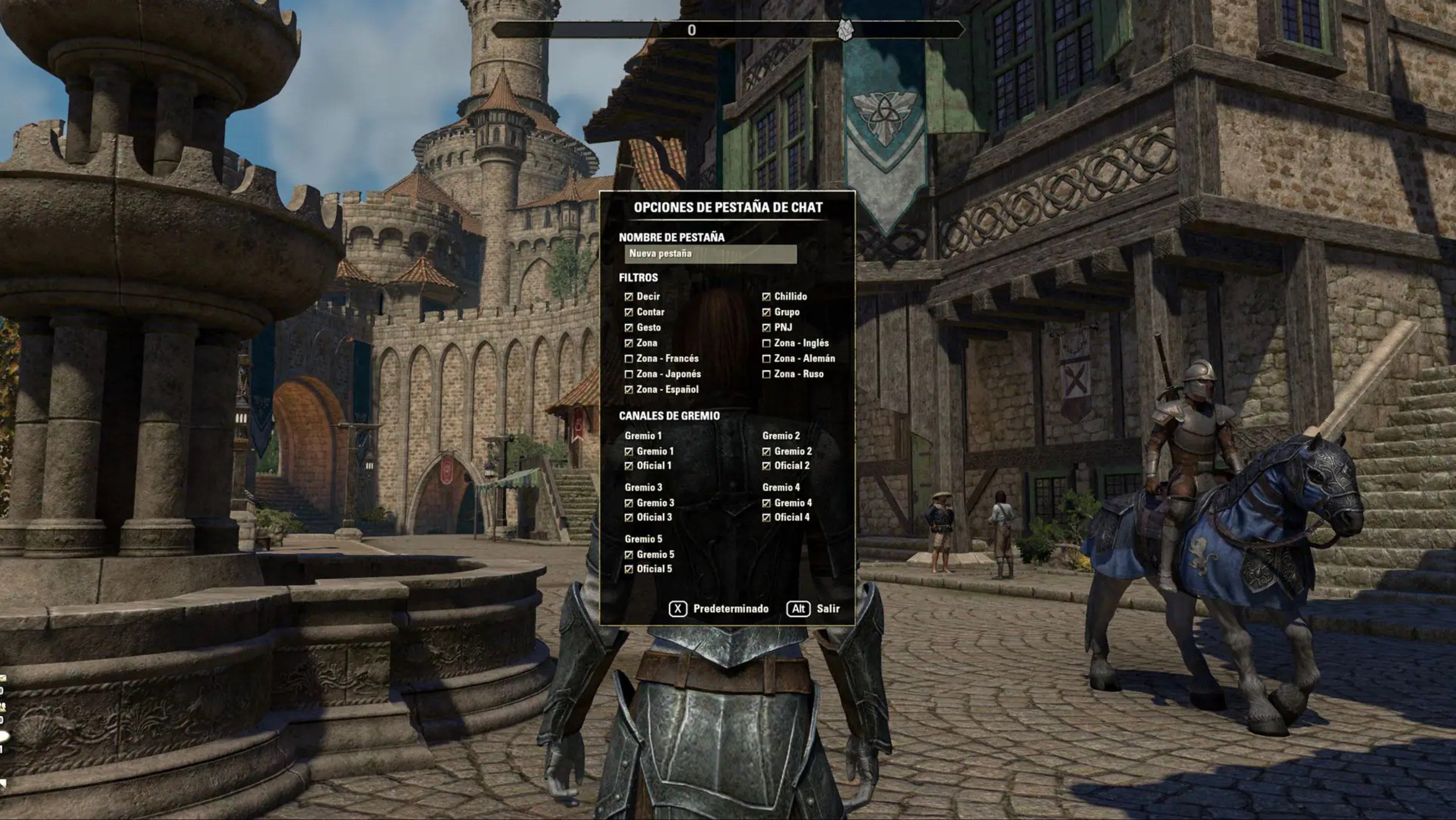Uncheck the "PNJ" filter
Screen dimensions: 1456x820
point(768,327)
